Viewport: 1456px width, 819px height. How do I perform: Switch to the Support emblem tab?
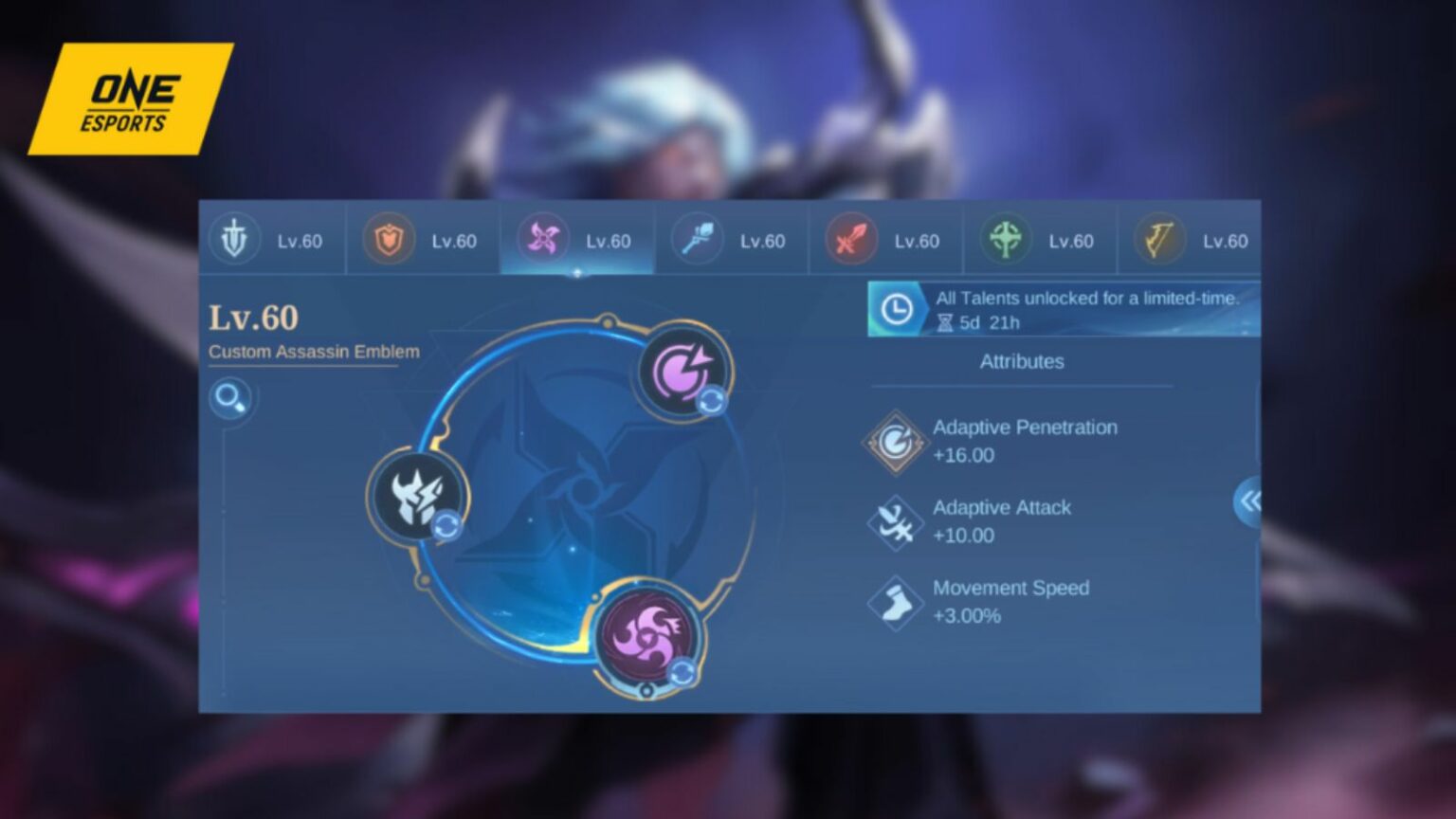[x=1003, y=241]
